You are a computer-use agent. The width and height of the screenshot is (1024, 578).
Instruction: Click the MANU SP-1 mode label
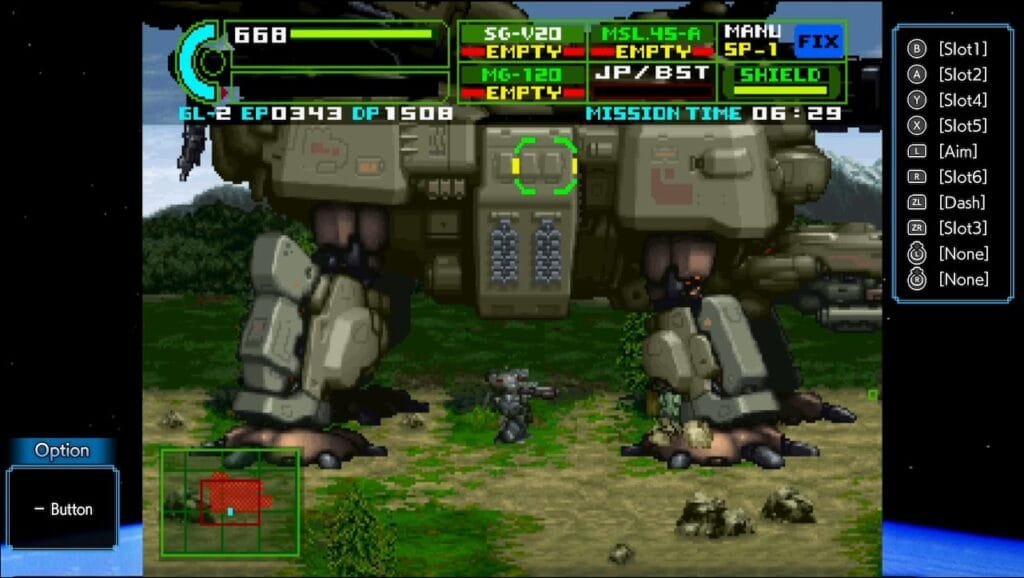(x=754, y=40)
